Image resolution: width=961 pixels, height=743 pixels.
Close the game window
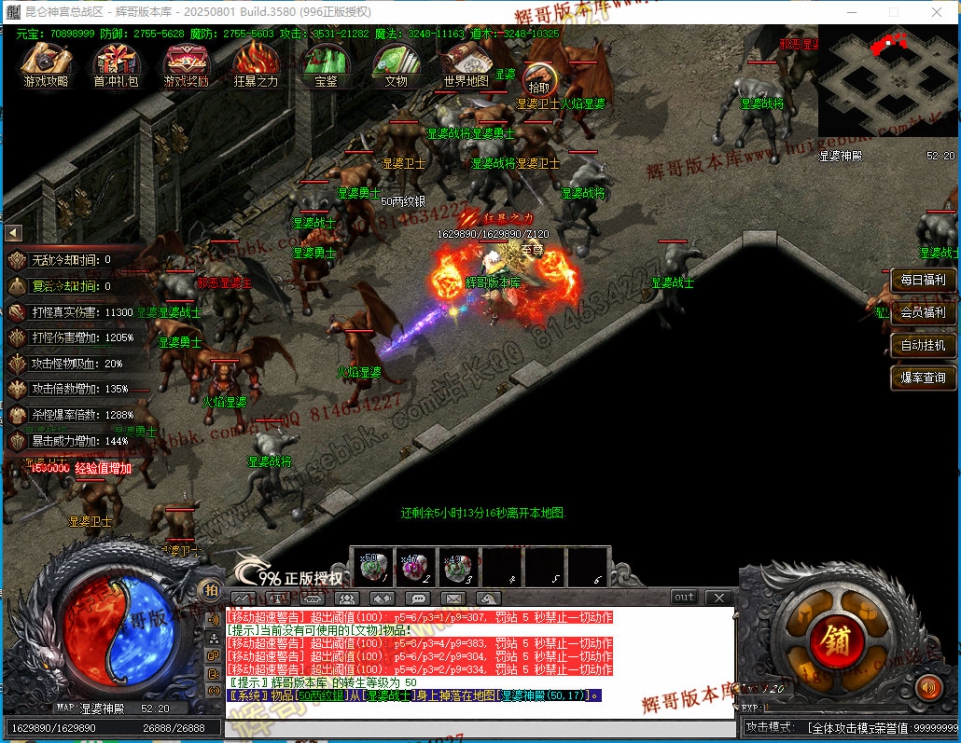click(x=938, y=11)
